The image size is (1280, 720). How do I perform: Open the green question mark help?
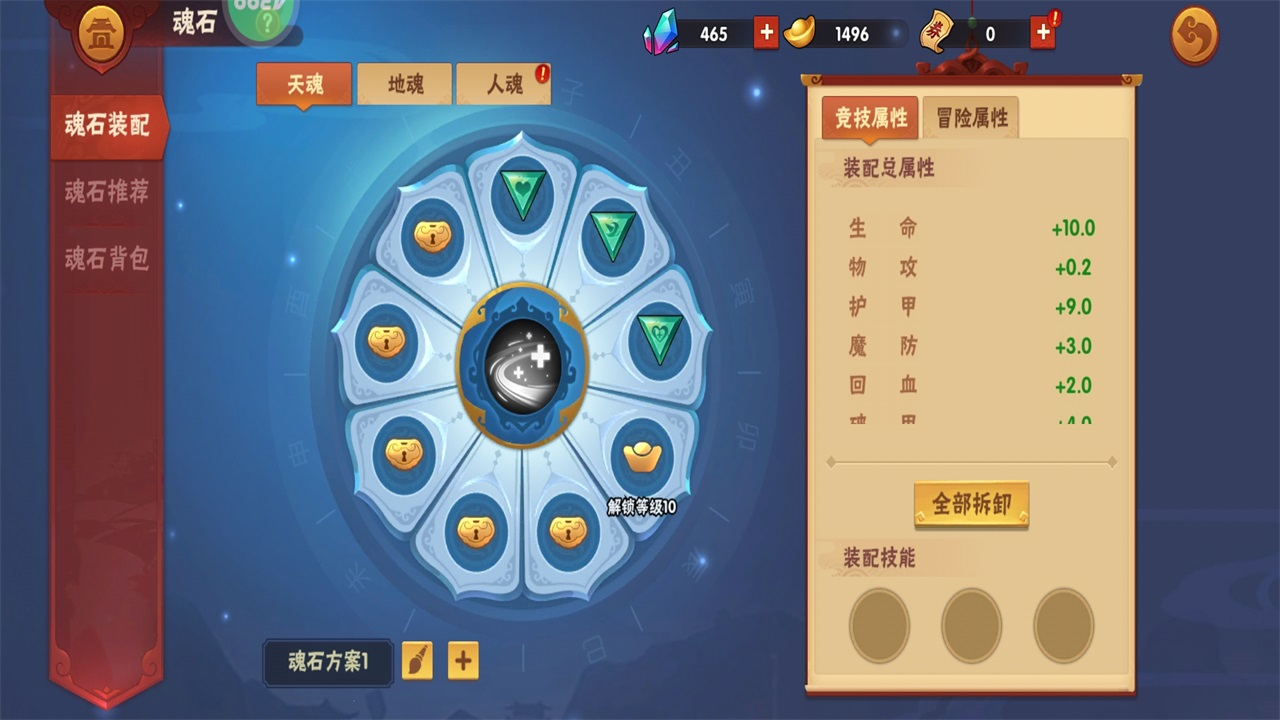[x=266, y=20]
